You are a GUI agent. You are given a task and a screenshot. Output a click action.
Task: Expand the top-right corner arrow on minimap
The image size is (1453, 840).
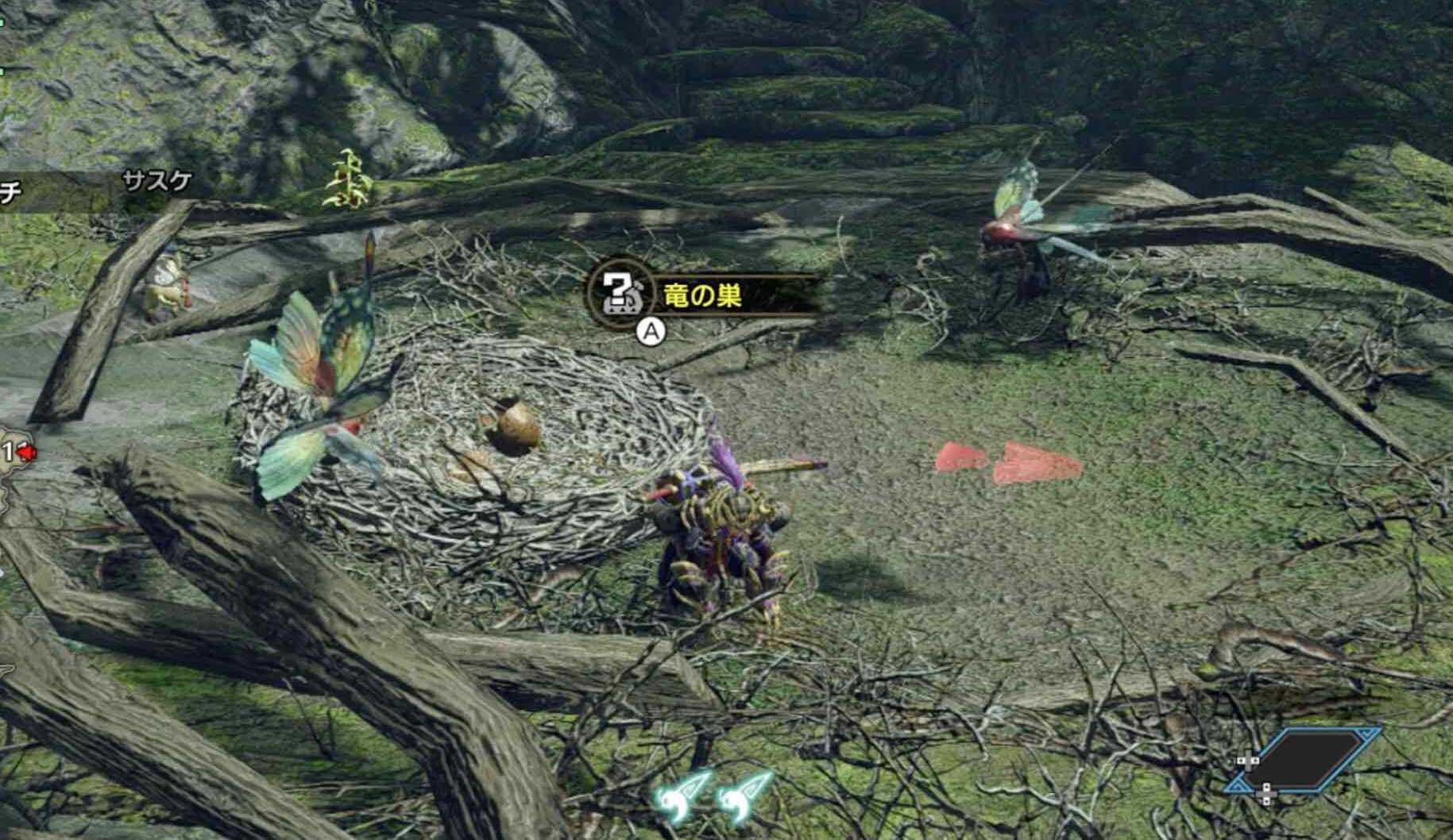point(1364,736)
